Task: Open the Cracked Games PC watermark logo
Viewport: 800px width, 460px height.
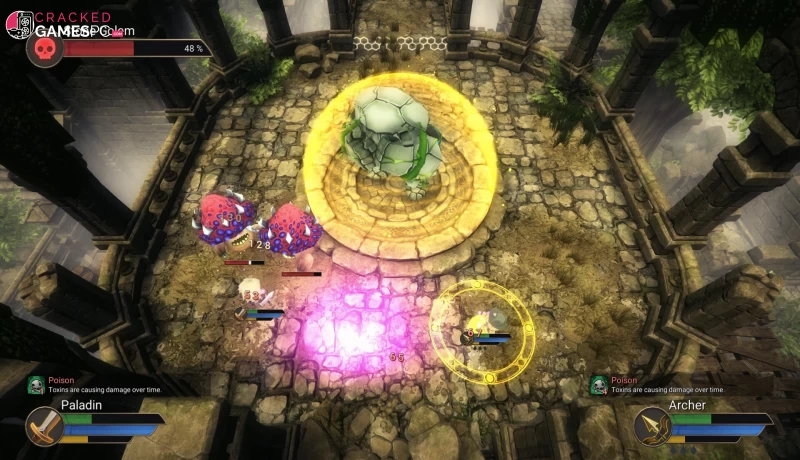Action: pos(19,24)
